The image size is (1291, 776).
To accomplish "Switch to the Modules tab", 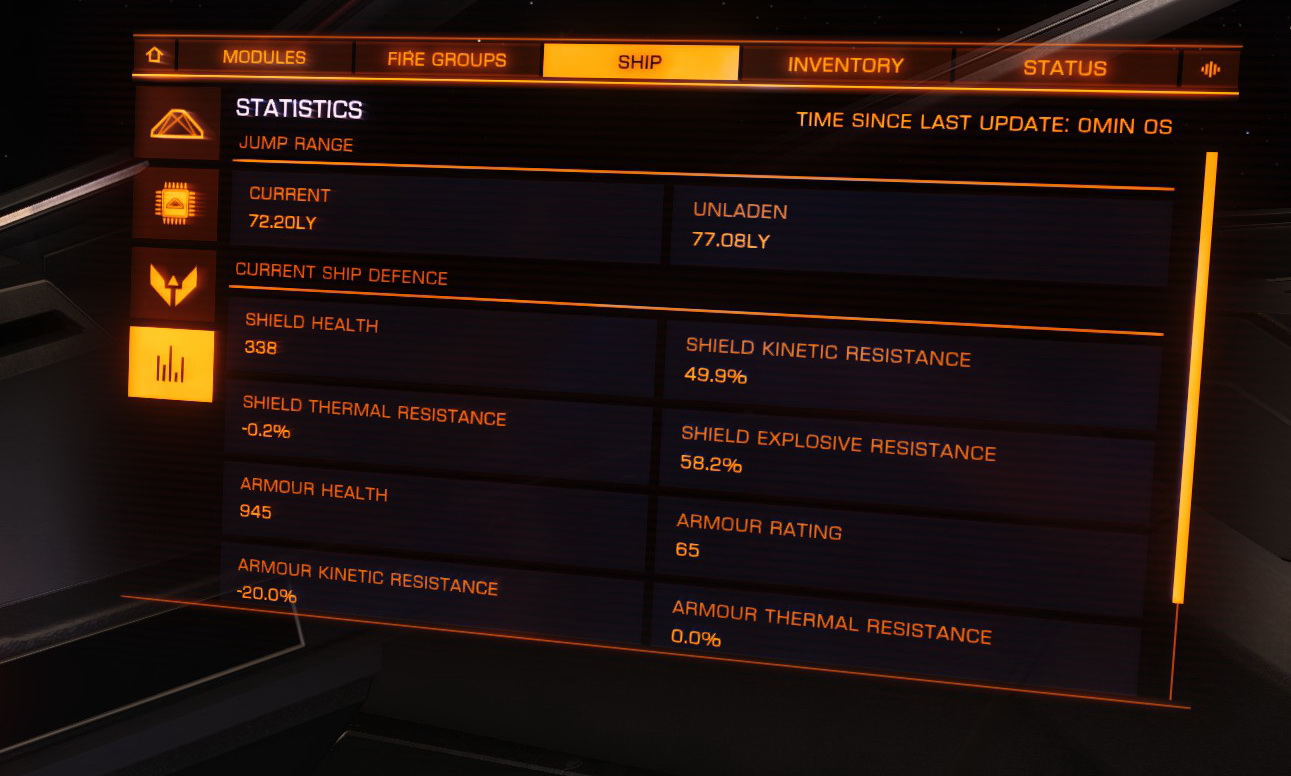I will tap(264, 57).
